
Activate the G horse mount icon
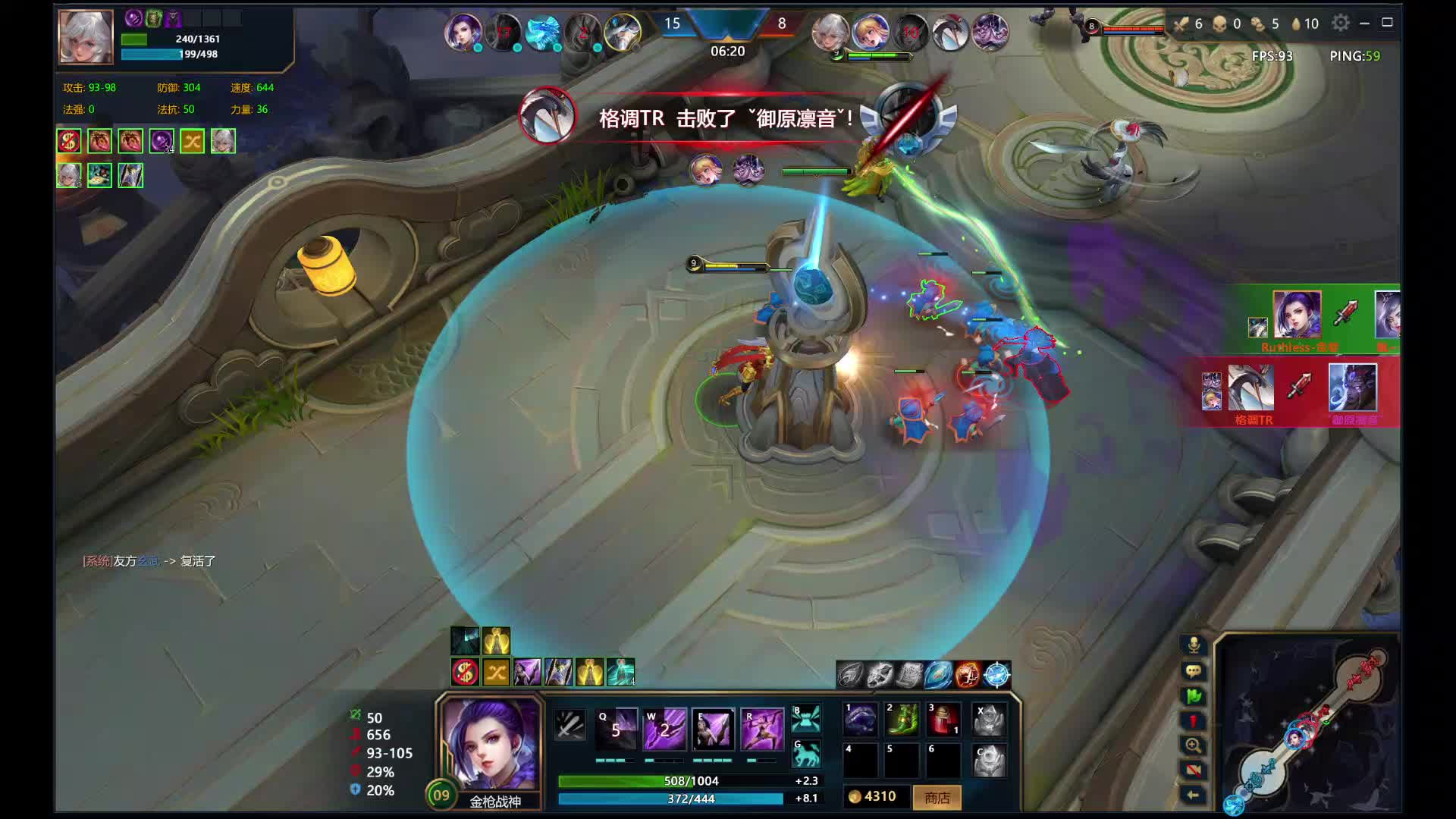[806, 754]
